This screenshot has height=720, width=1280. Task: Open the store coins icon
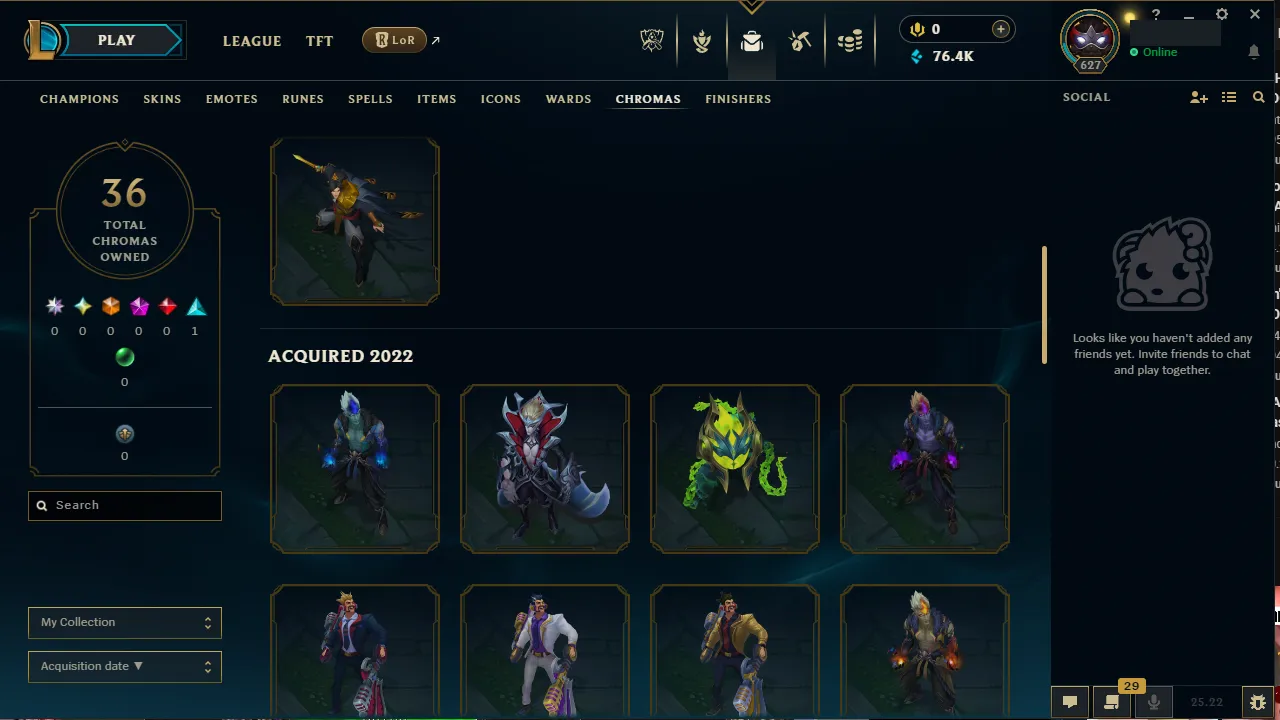point(850,41)
